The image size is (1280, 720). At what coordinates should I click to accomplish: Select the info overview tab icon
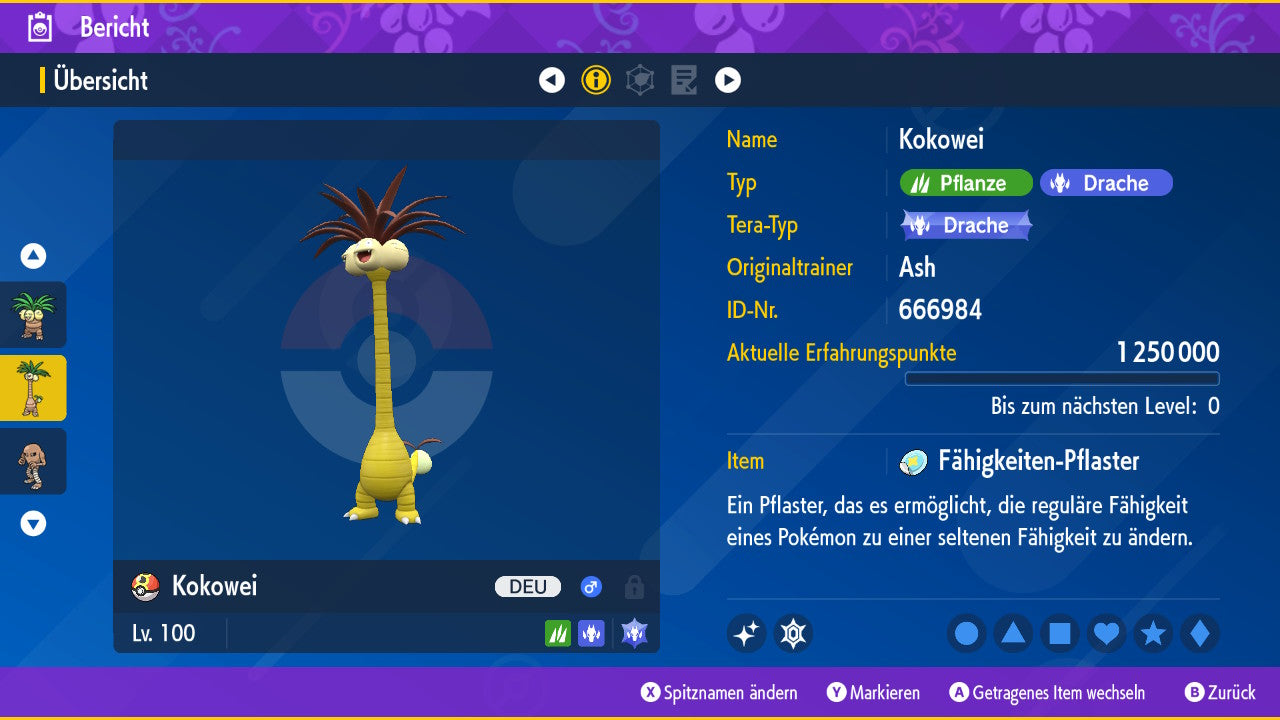[596, 80]
